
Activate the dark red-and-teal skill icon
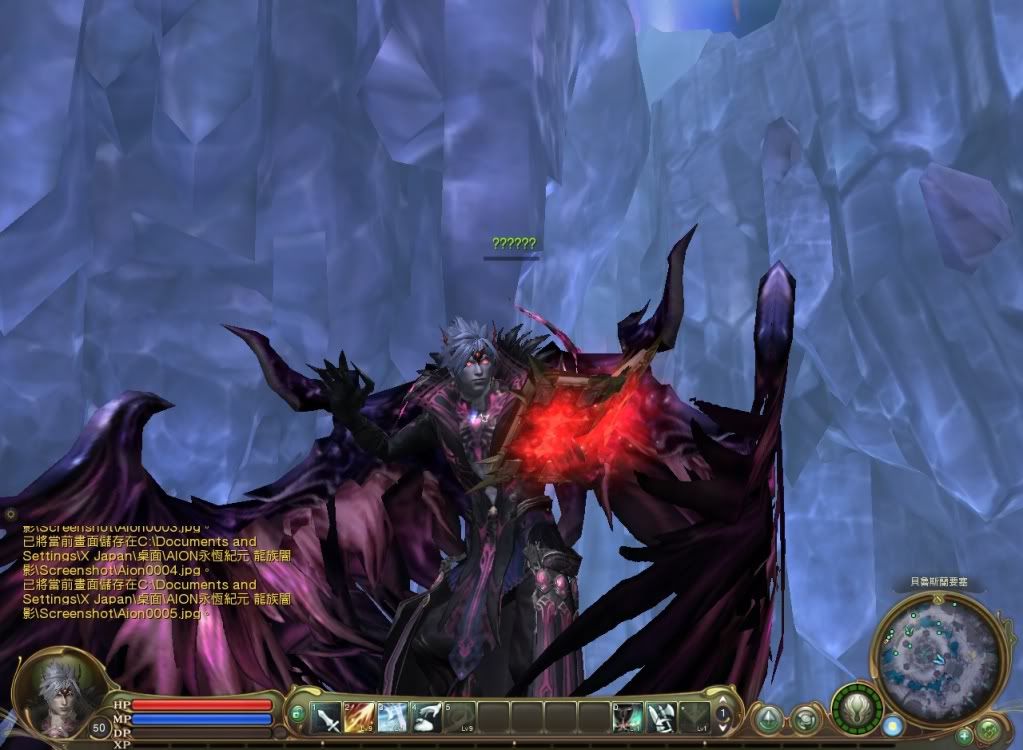[628, 716]
